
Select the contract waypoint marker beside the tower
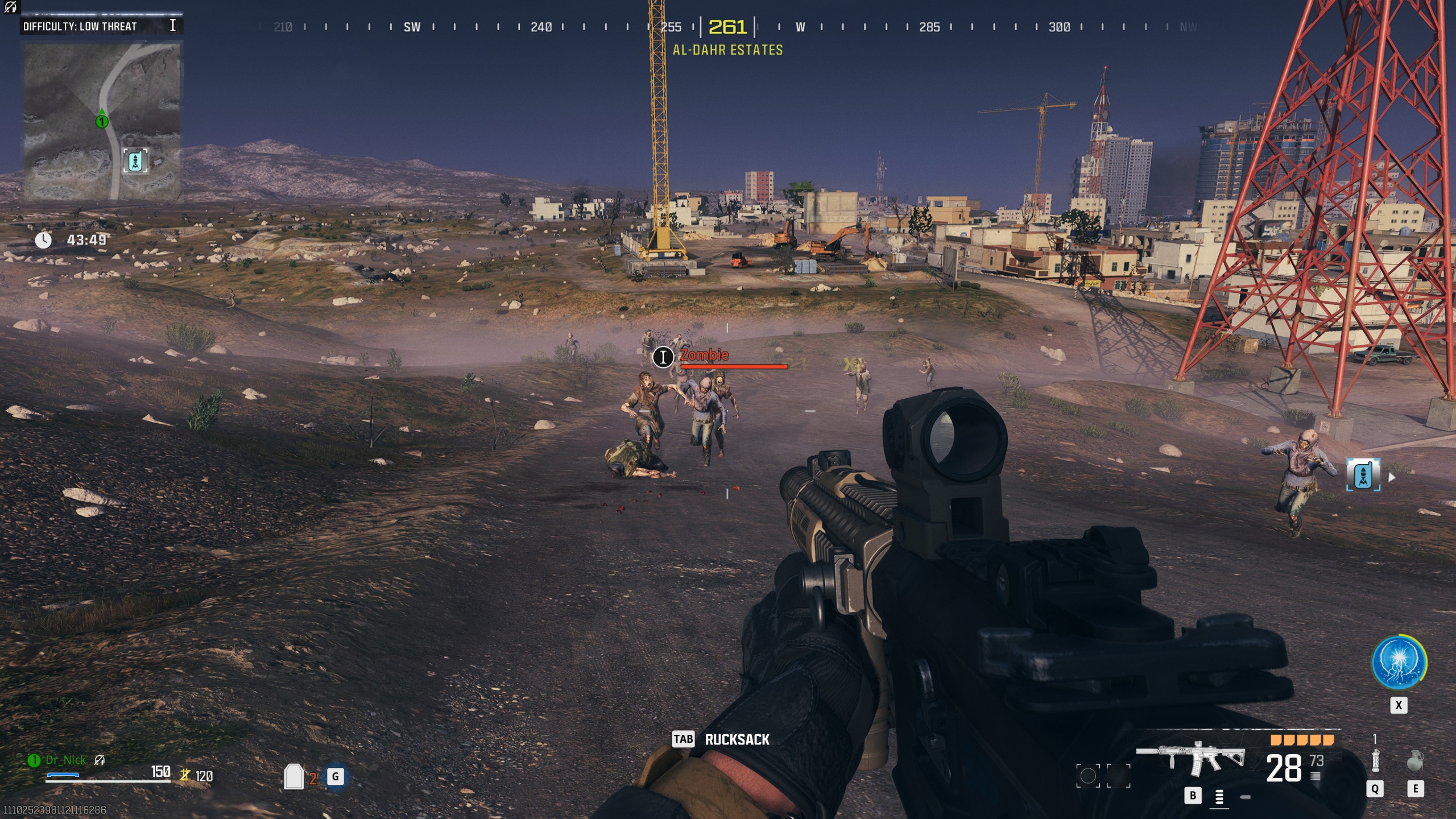(1363, 475)
